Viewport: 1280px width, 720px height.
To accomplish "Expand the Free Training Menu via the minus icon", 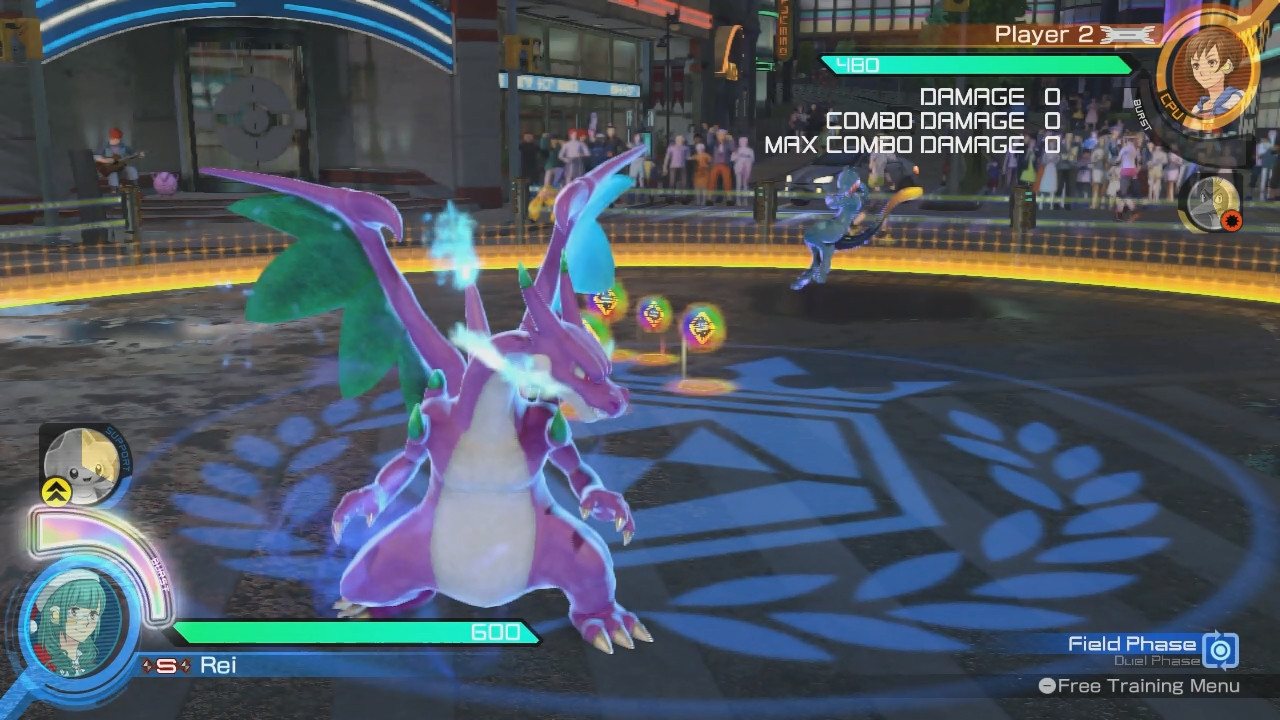I will click(1048, 686).
